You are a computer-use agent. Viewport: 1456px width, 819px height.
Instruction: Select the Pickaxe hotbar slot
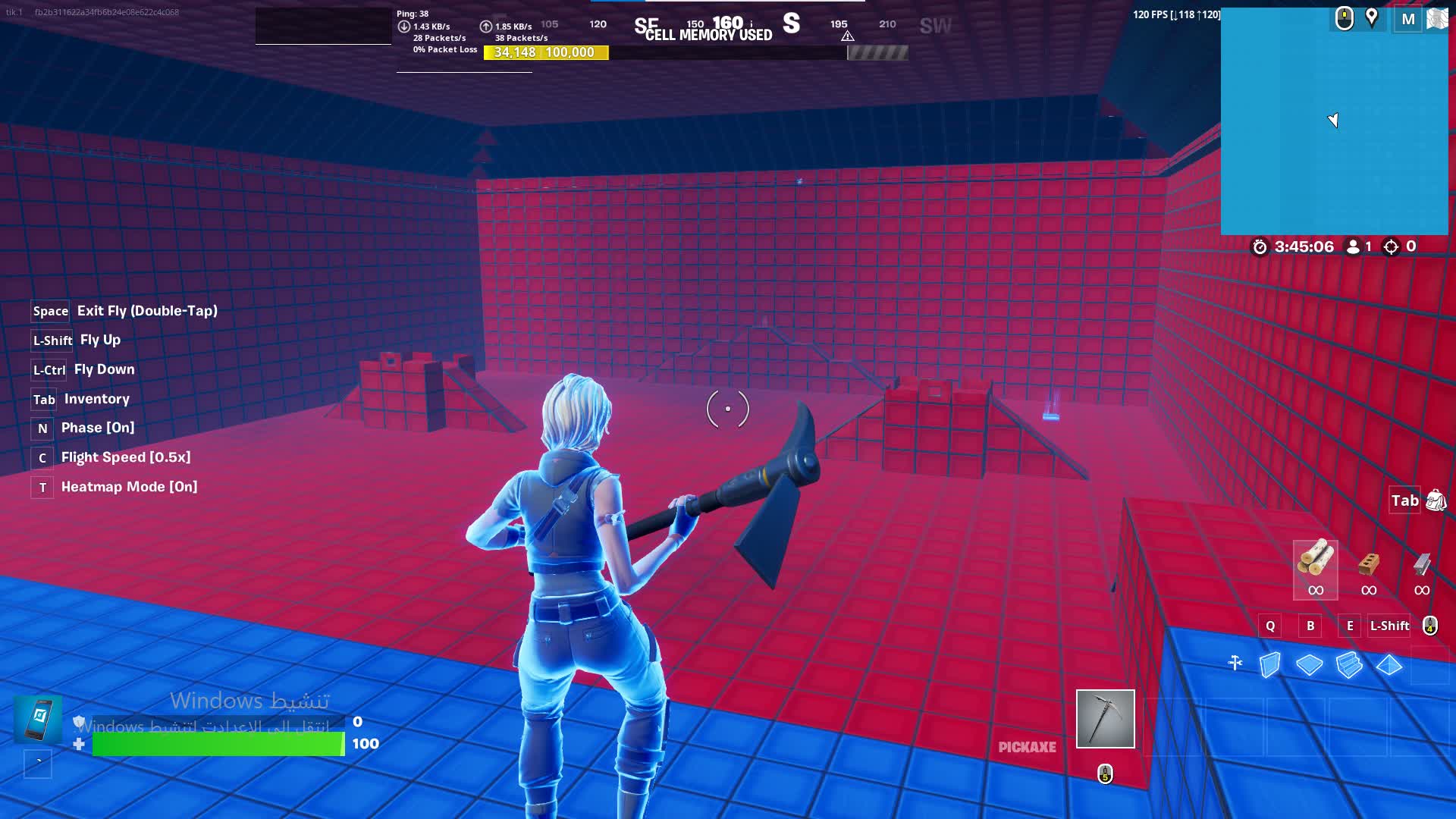click(1105, 718)
